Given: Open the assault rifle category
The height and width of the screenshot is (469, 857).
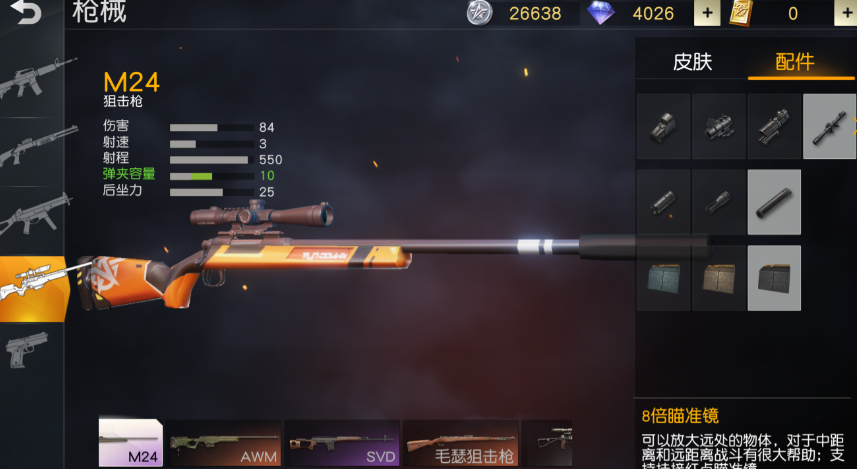Looking at the screenshot, I should (x=32, y=82).
